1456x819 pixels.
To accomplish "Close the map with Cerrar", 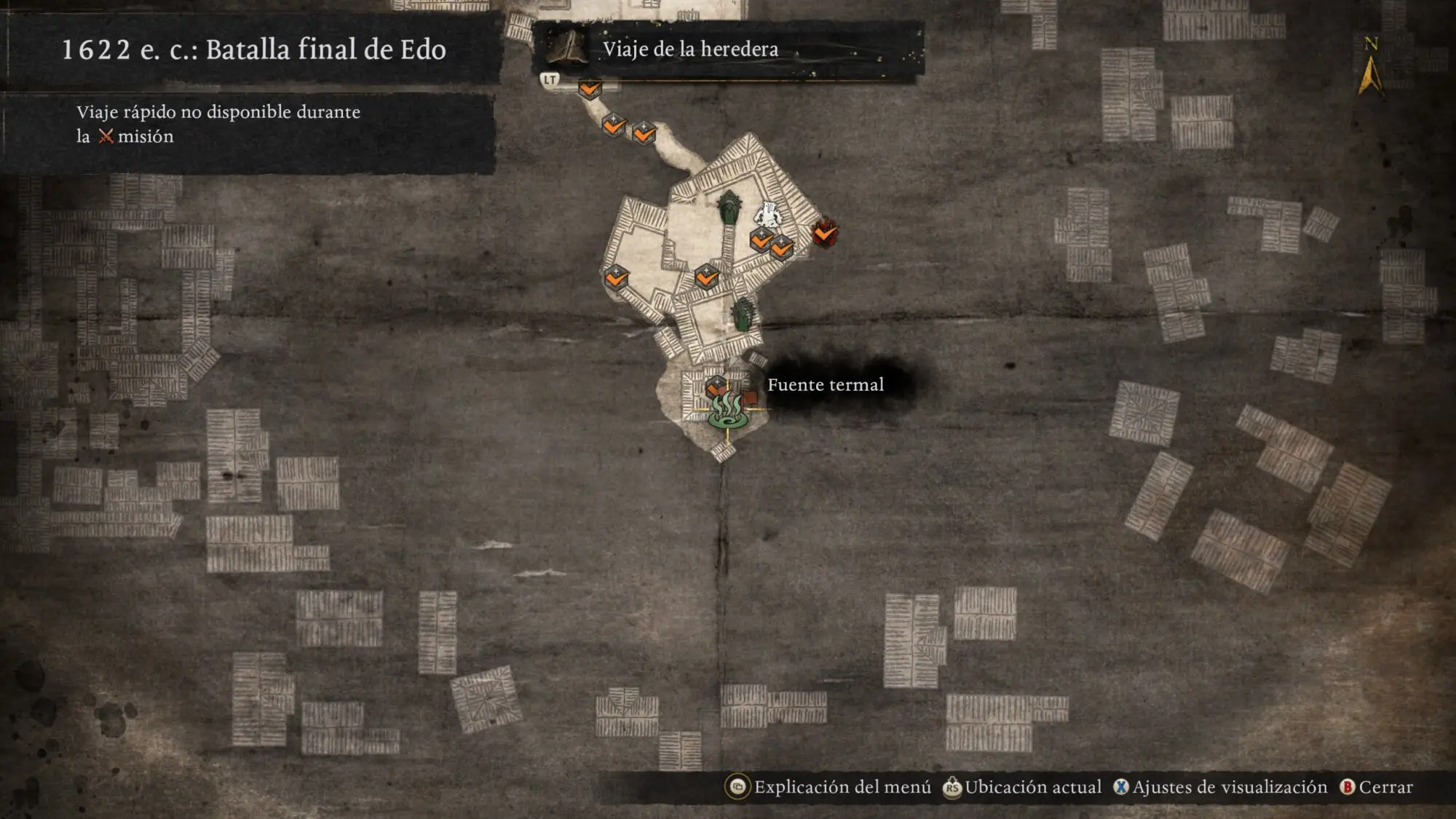I will (1377, 787).
